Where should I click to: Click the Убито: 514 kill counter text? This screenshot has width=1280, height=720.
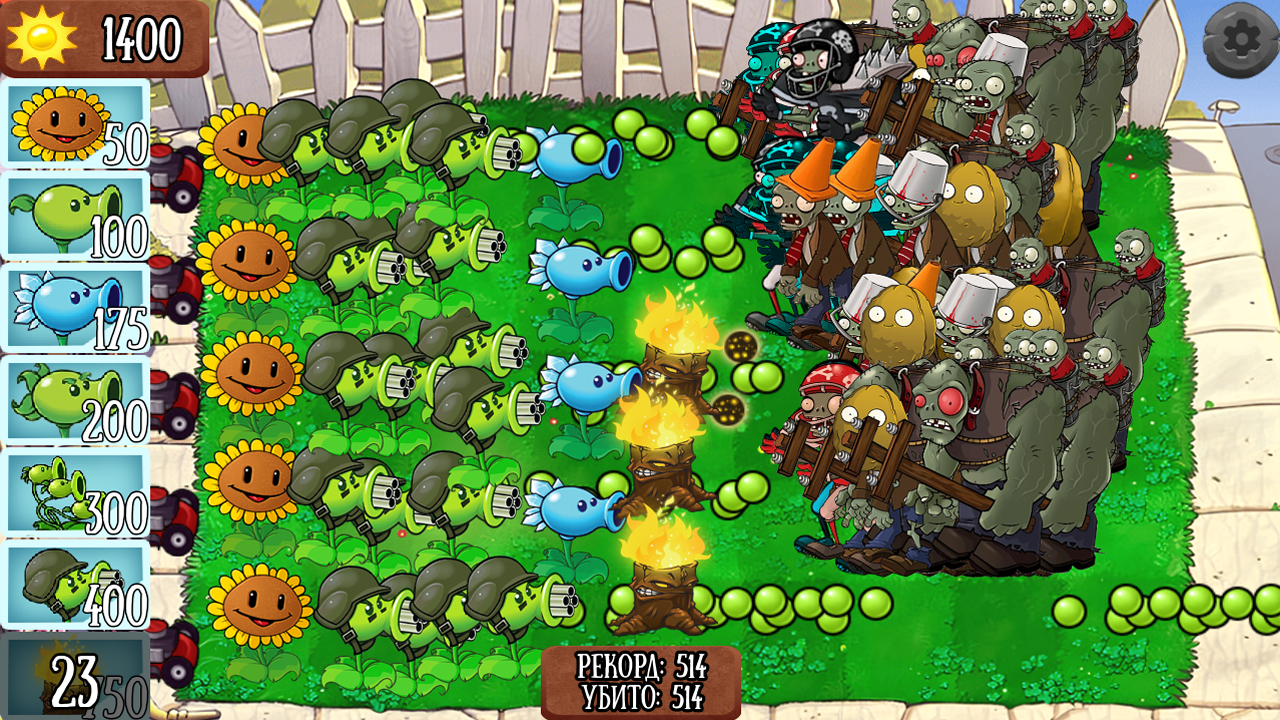640,690
